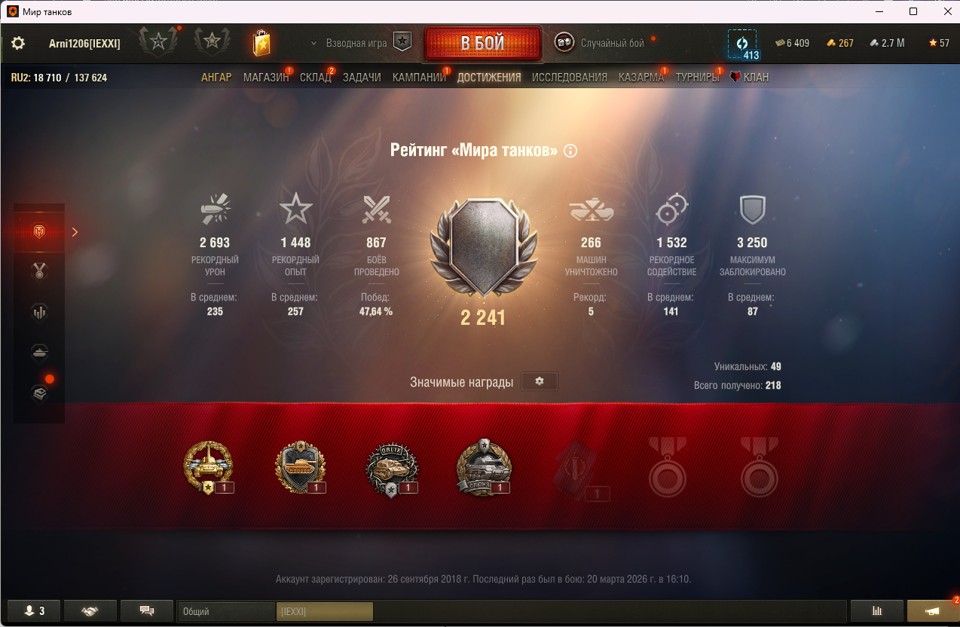Screen dimensions: 960x627
Task: Open the settings gear menu
Action: click(x=18, y=44)
